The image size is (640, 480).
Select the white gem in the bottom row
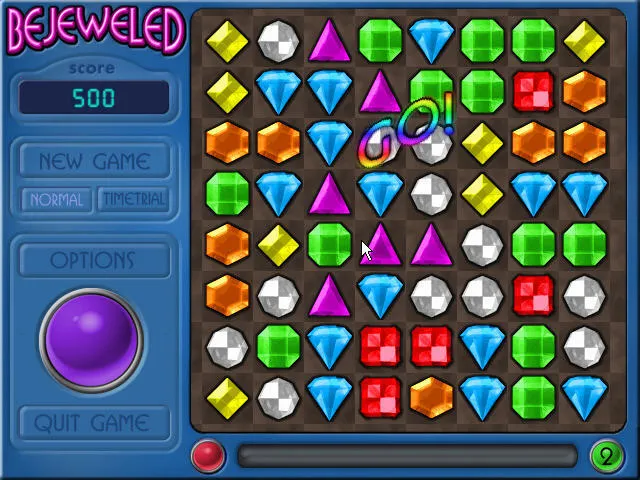pos(278,397)
